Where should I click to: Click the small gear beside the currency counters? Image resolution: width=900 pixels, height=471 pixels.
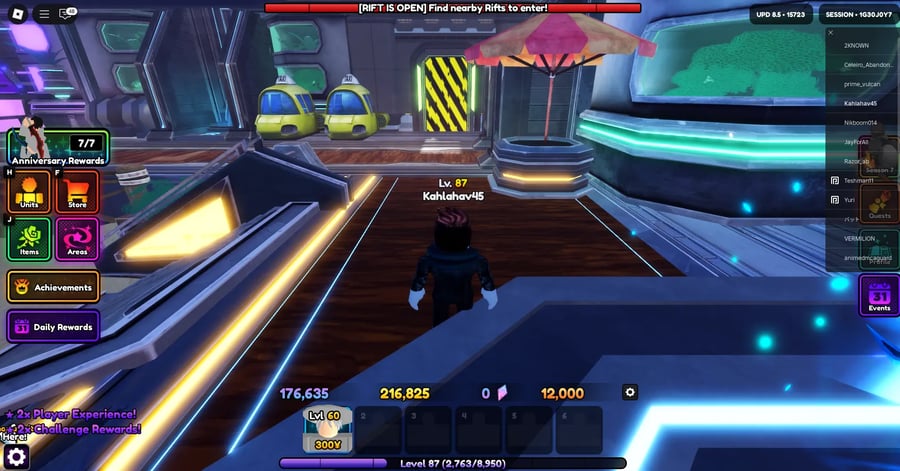tap(630, 392)
